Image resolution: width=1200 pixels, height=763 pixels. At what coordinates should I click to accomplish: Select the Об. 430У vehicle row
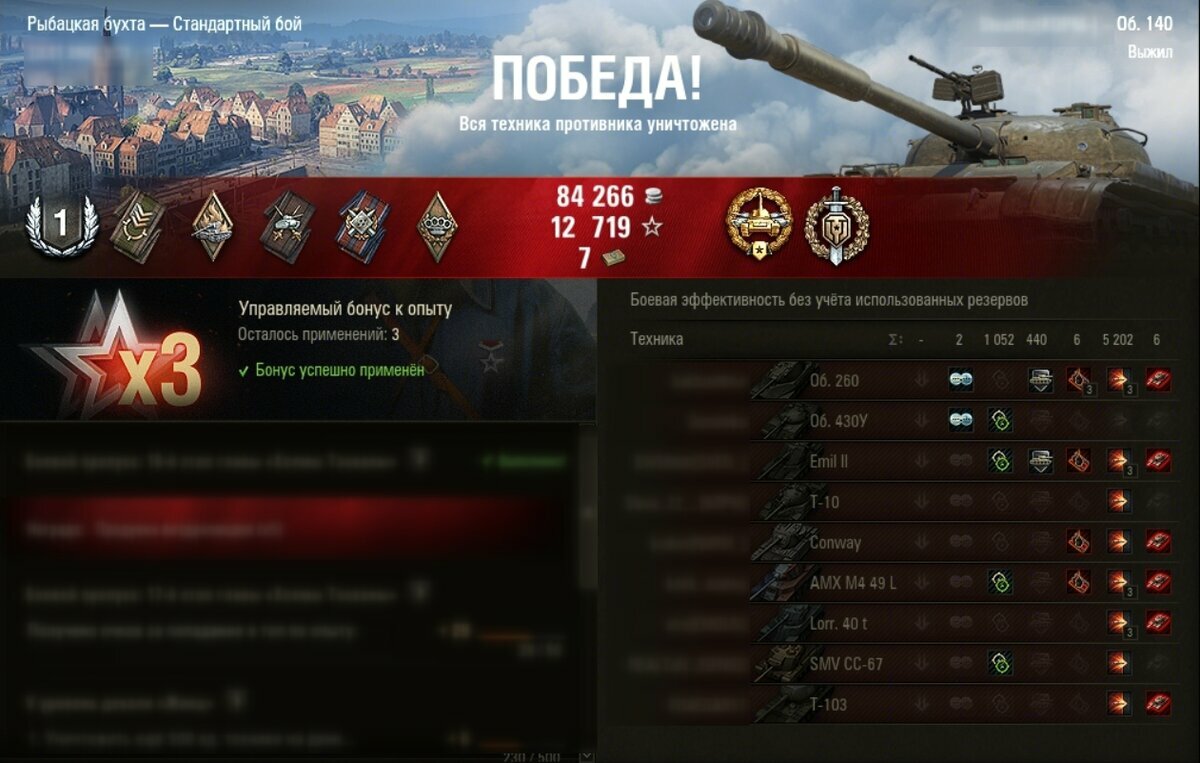point(837,421)
